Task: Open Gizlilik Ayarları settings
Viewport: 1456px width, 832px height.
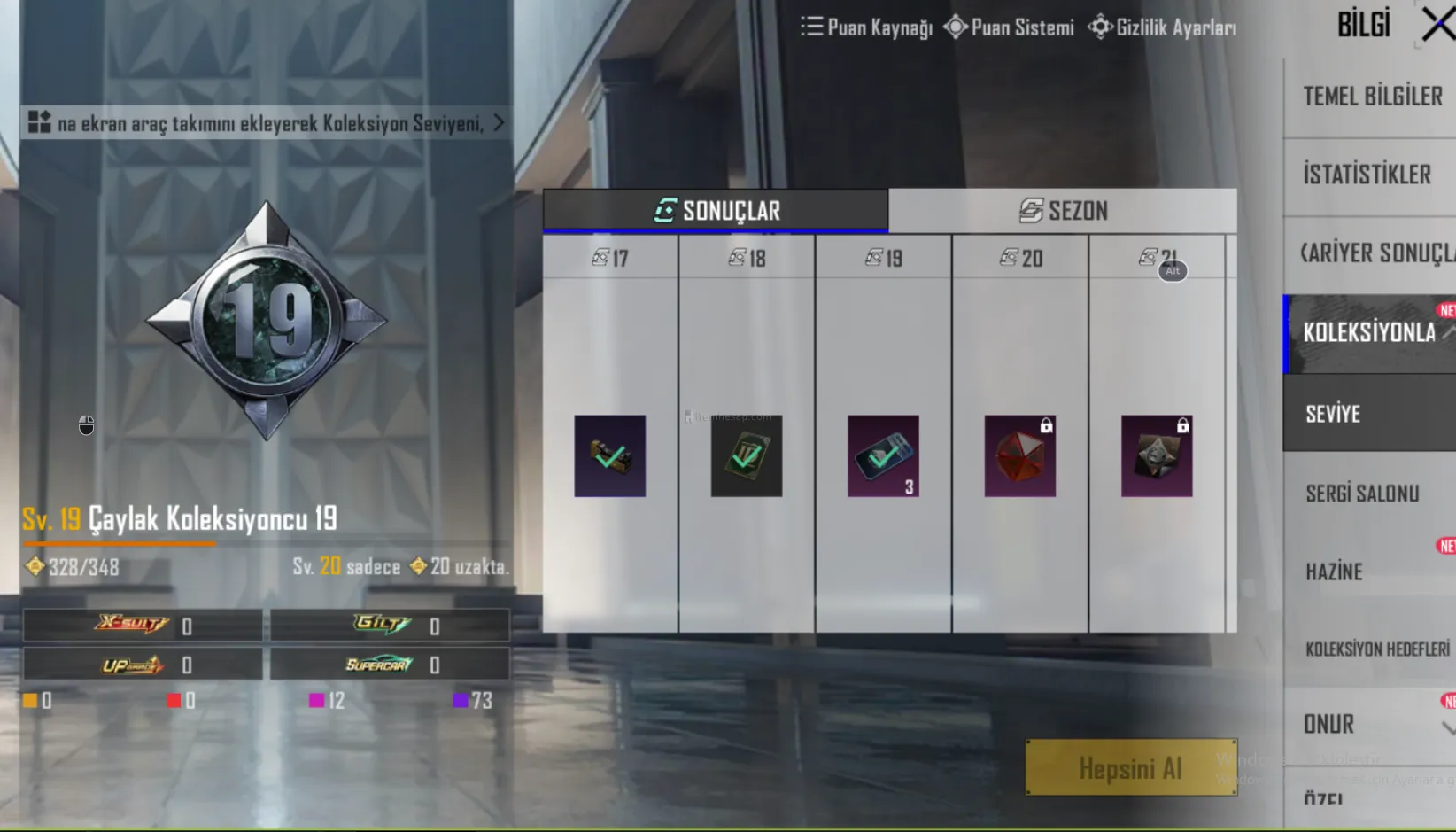Action: tap(1163, 27)
